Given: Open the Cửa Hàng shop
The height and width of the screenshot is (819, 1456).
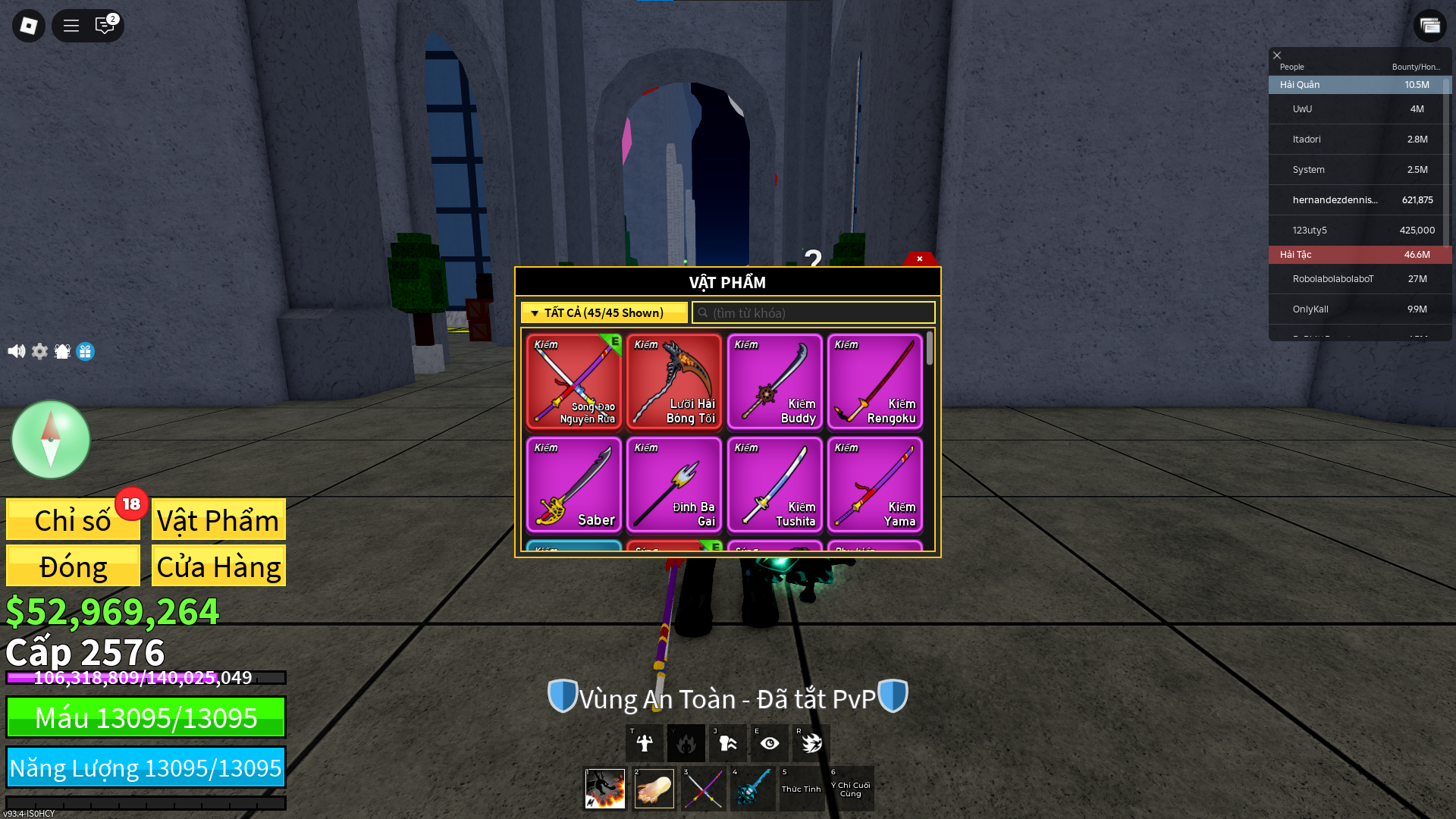Looking at the screenshot, I should click(218, 566).
